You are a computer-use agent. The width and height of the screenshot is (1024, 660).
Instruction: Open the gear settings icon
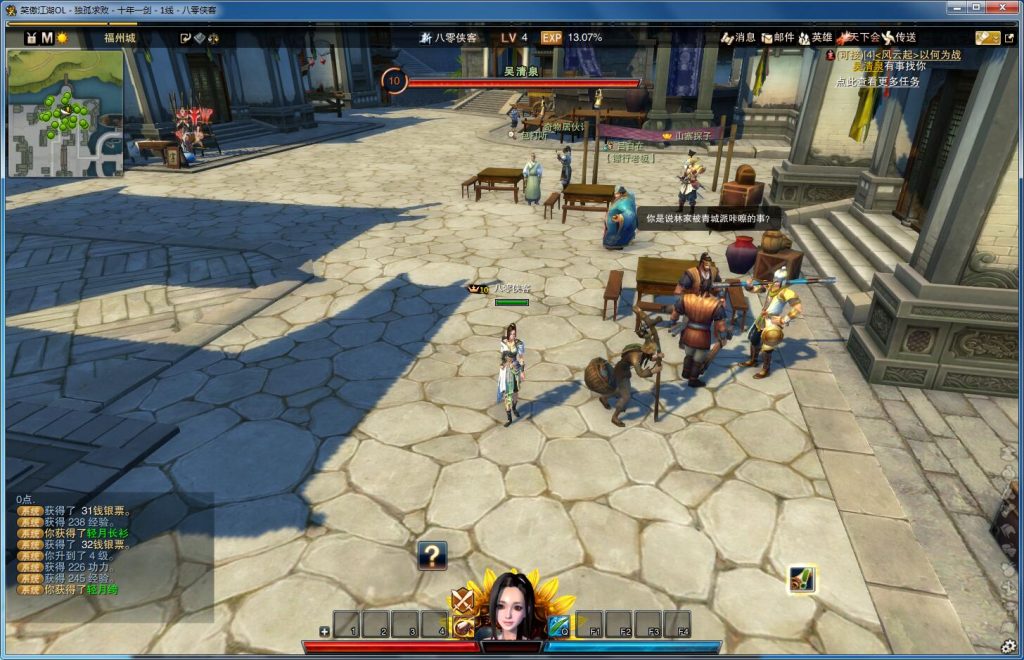[x=1009, y=644]
